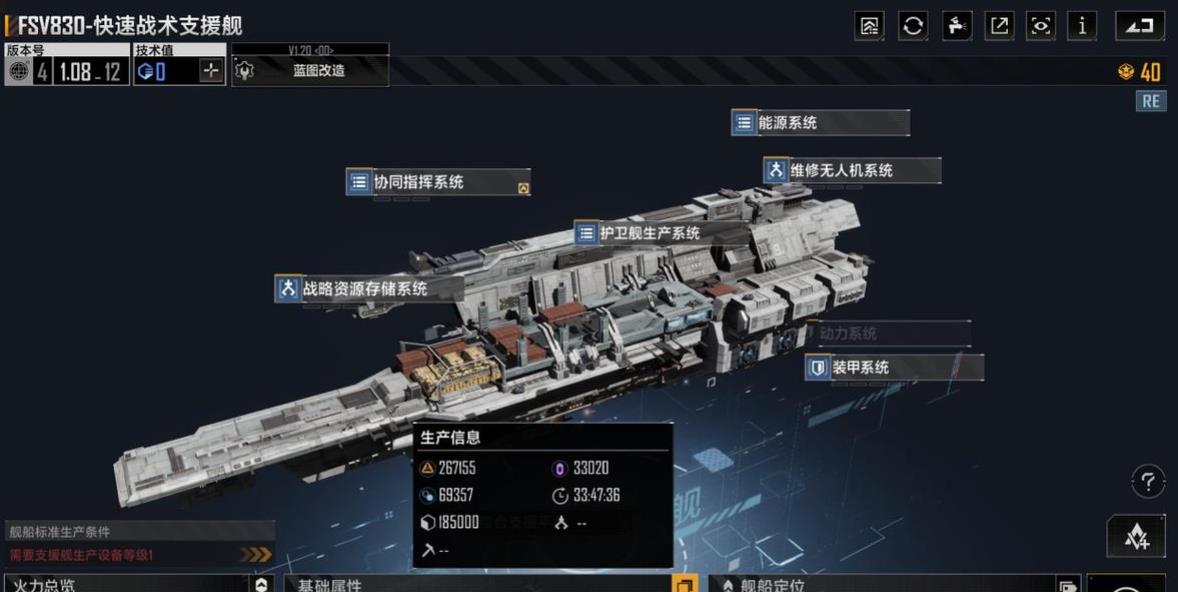
Task: Select the 维修无人机系统 module label
Action: (x=852, y=171)
